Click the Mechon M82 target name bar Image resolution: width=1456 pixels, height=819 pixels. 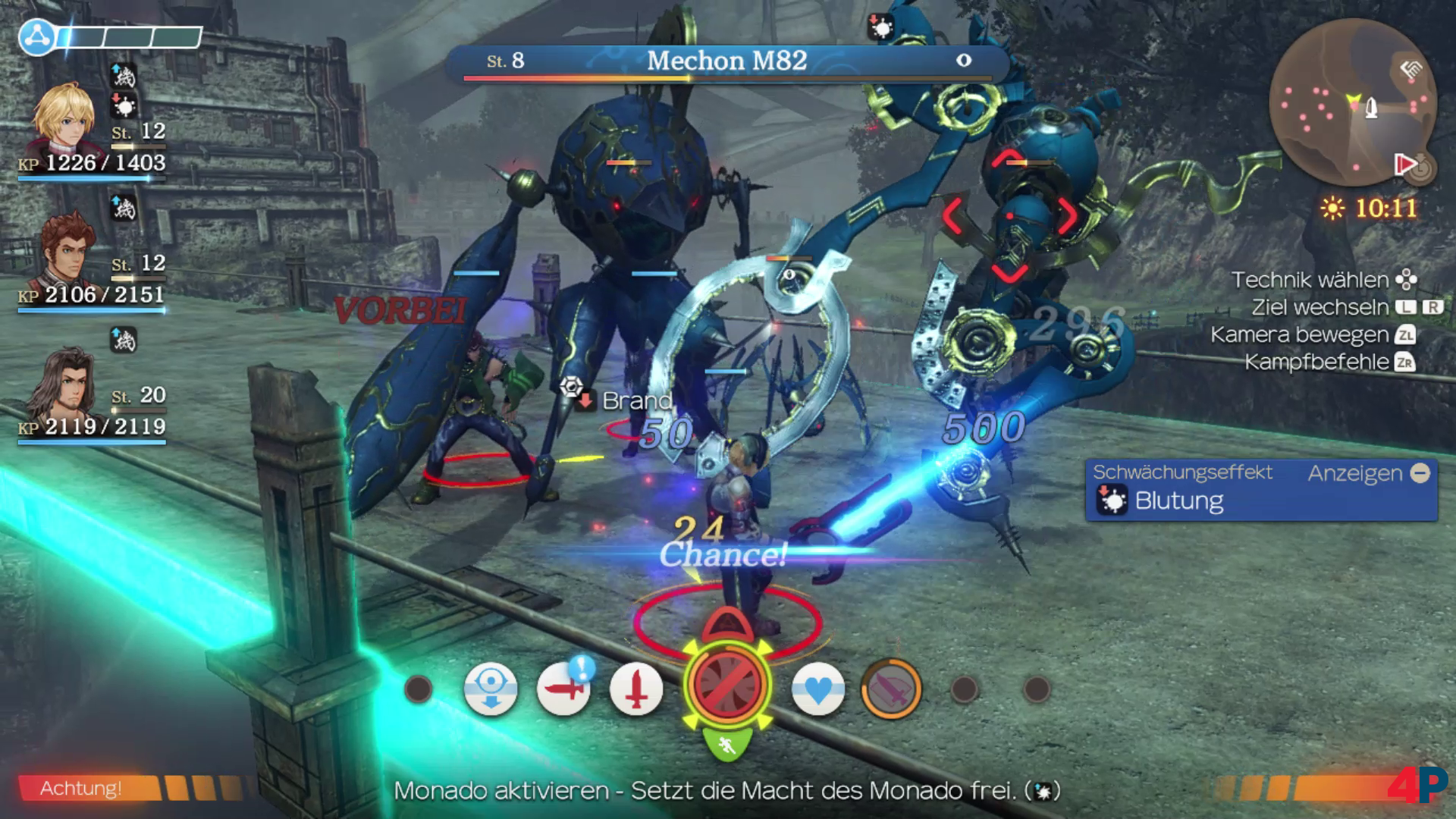coord(726,61)
